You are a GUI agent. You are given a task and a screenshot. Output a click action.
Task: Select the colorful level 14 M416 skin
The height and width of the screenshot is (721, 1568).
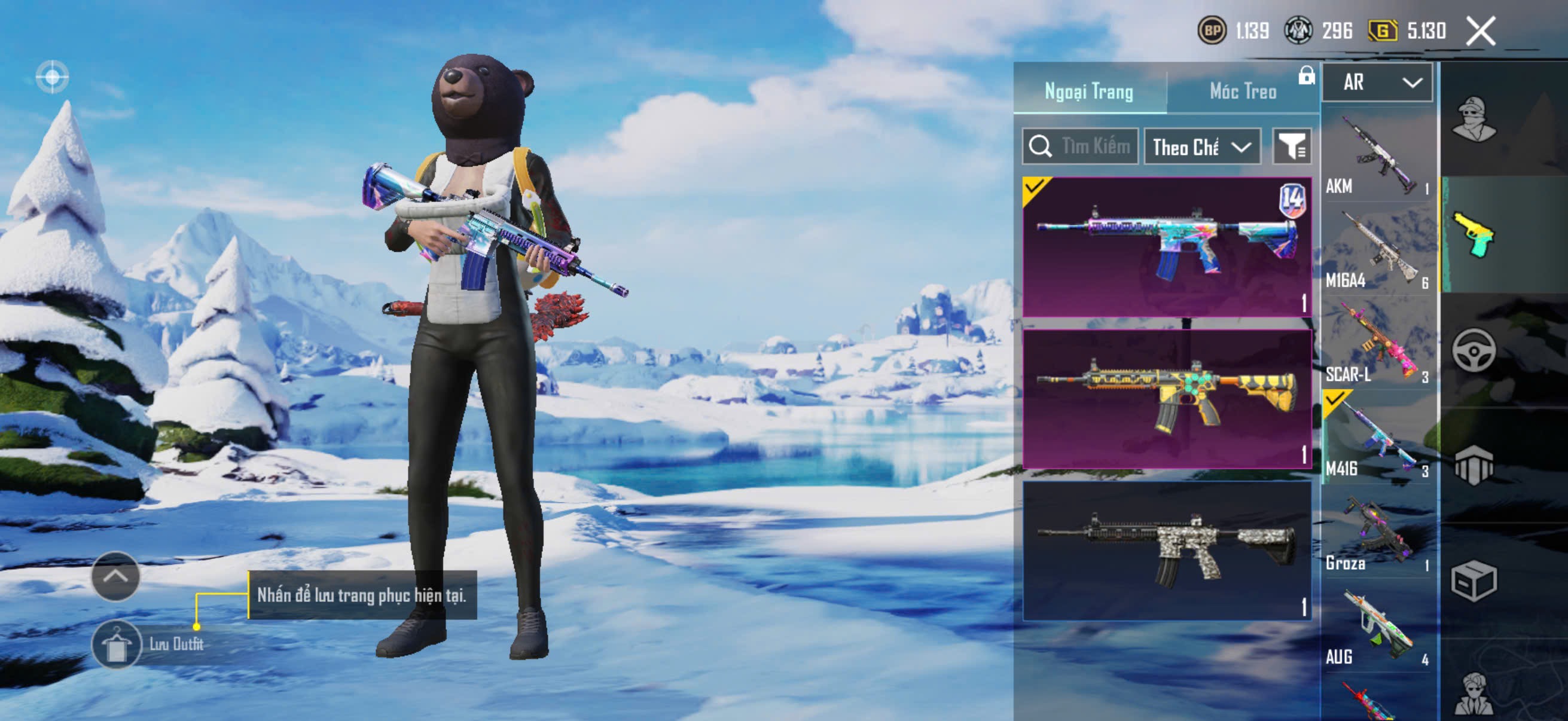(x=1167, y=247)
